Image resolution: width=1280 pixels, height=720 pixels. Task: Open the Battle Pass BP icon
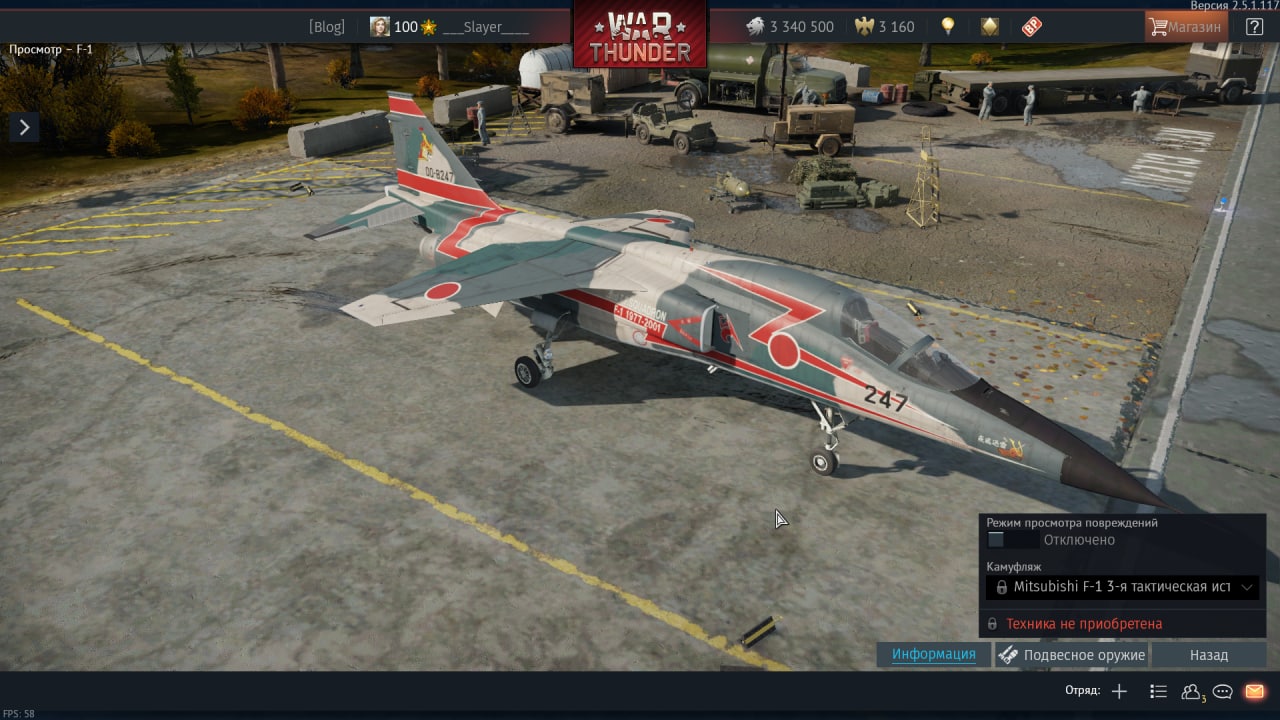pos(1032,27)
